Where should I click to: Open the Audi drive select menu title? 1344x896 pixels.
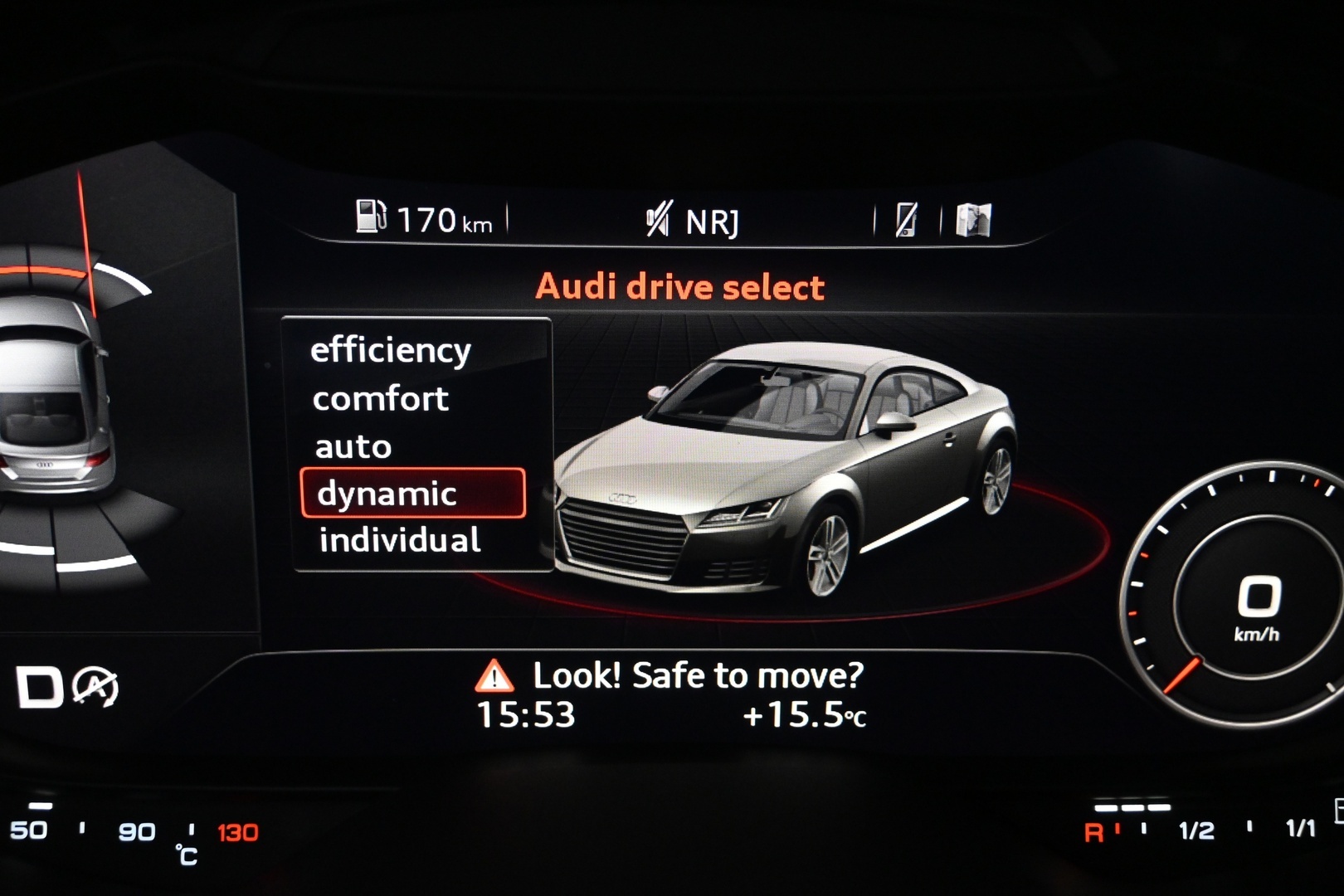pos(680,285)
